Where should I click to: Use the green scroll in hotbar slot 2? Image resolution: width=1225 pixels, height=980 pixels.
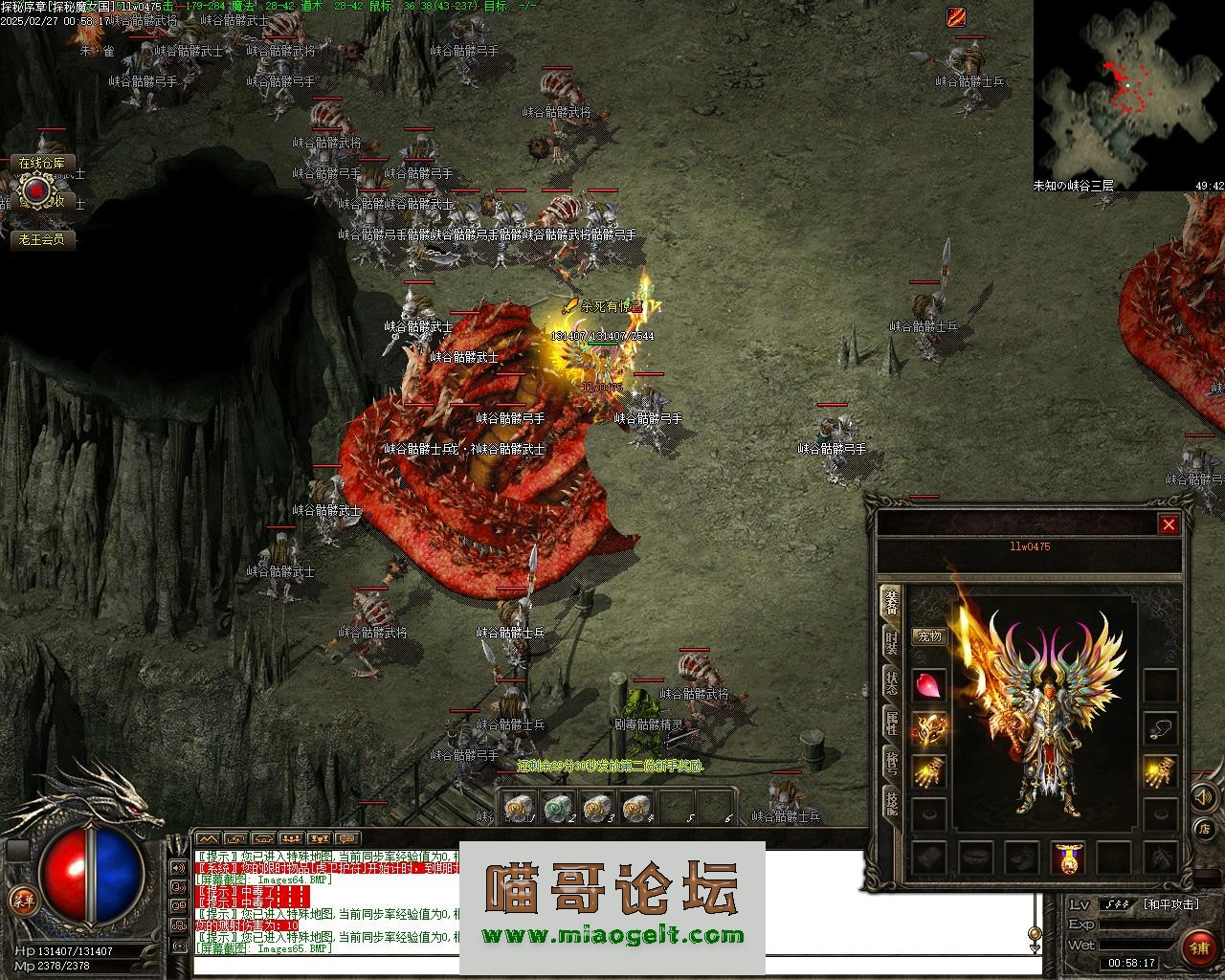557,810
